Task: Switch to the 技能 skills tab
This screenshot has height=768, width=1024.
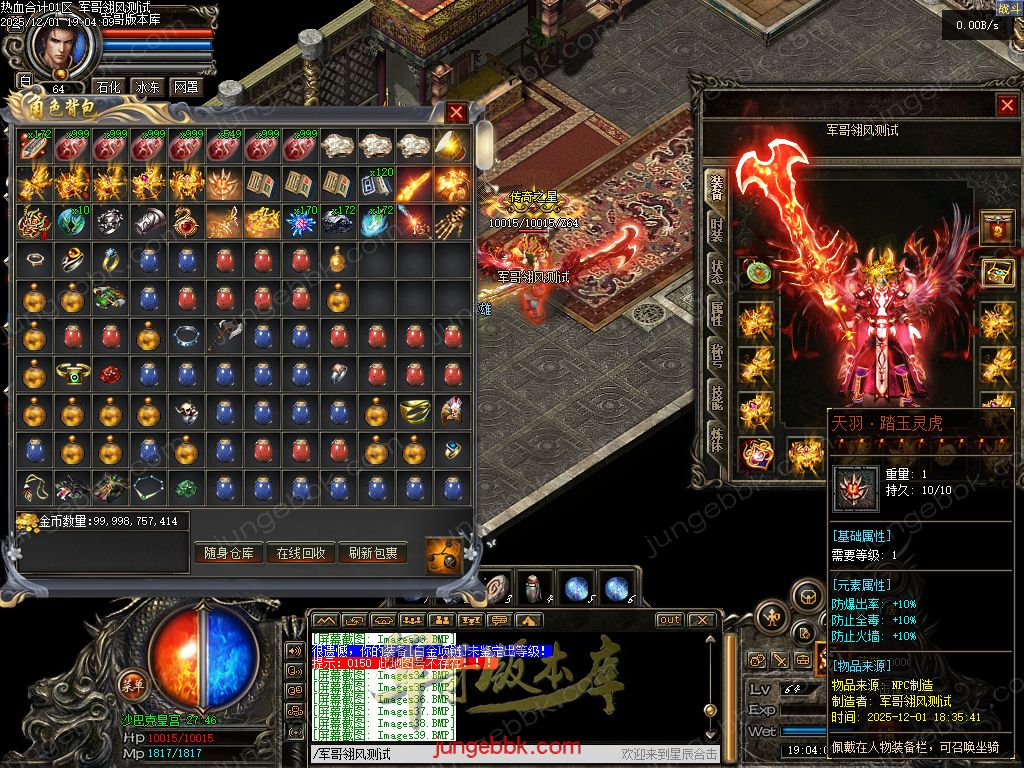Action: (x=716, y=398)
